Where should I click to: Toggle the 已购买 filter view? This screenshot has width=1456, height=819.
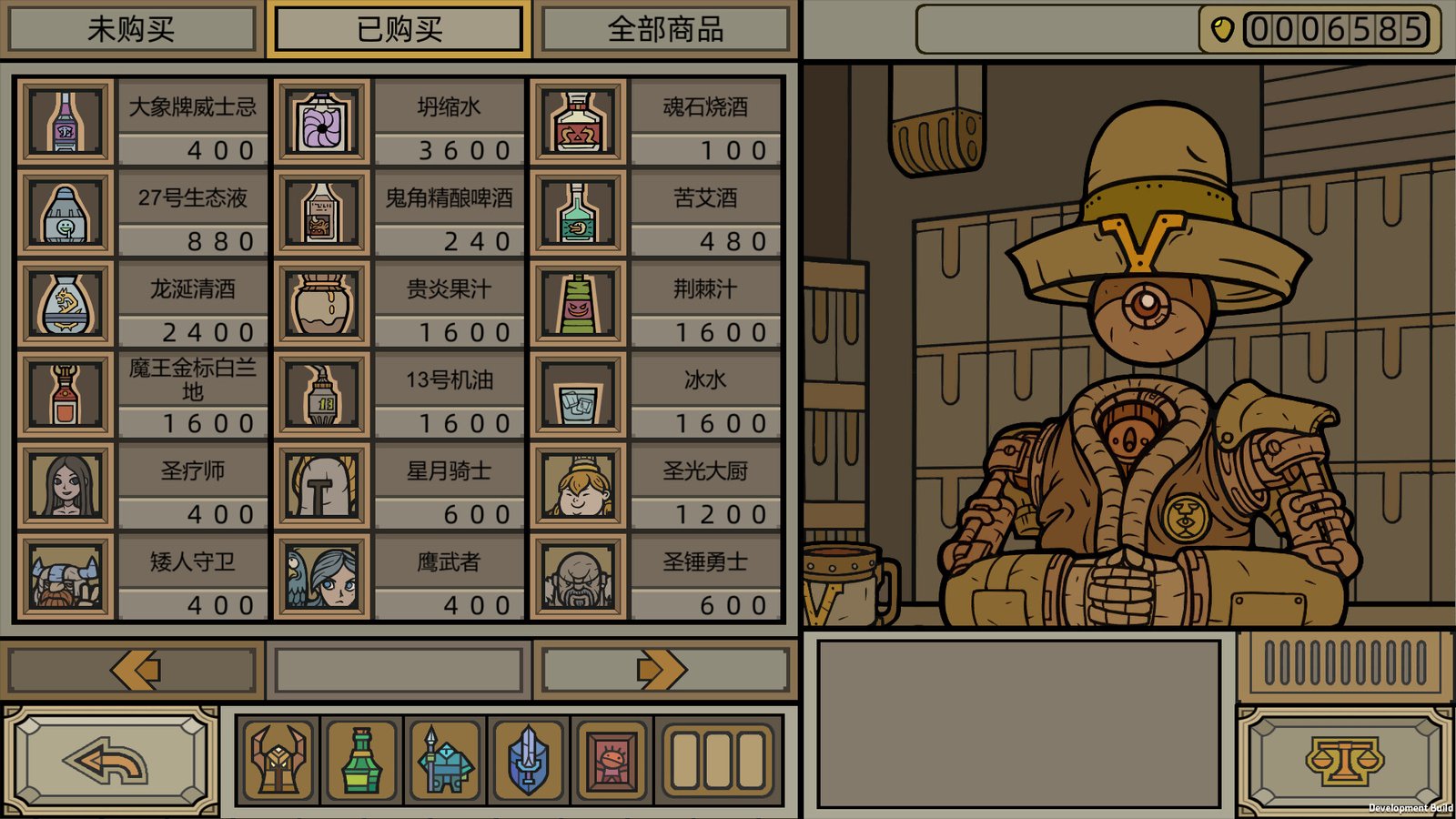click(398, 29)
